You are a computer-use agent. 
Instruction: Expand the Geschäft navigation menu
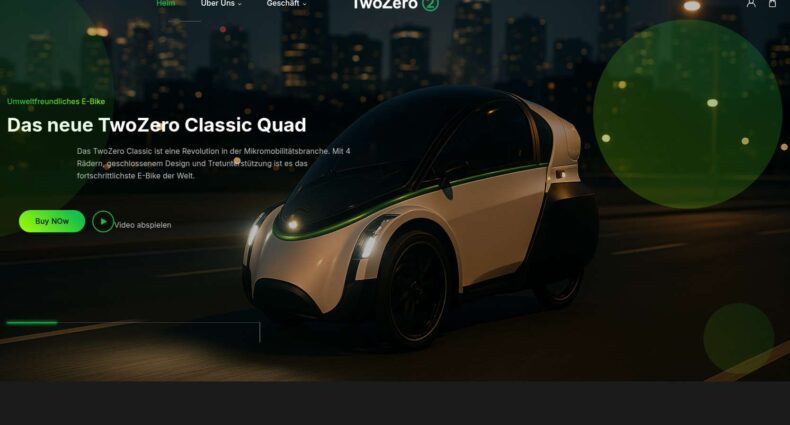click(286, 4)
